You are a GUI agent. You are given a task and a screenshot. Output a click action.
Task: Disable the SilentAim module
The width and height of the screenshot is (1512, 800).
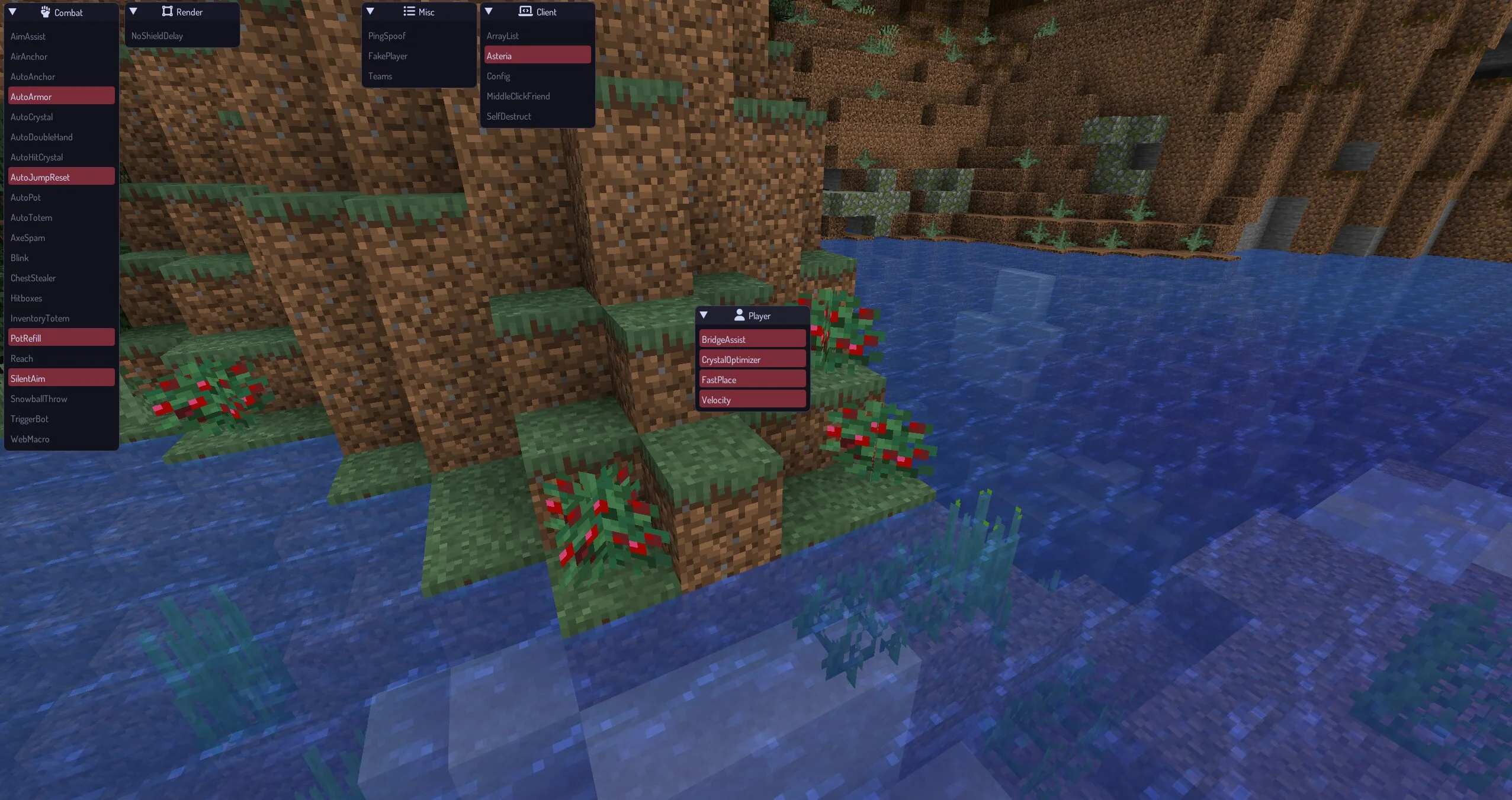pos(61,378)
